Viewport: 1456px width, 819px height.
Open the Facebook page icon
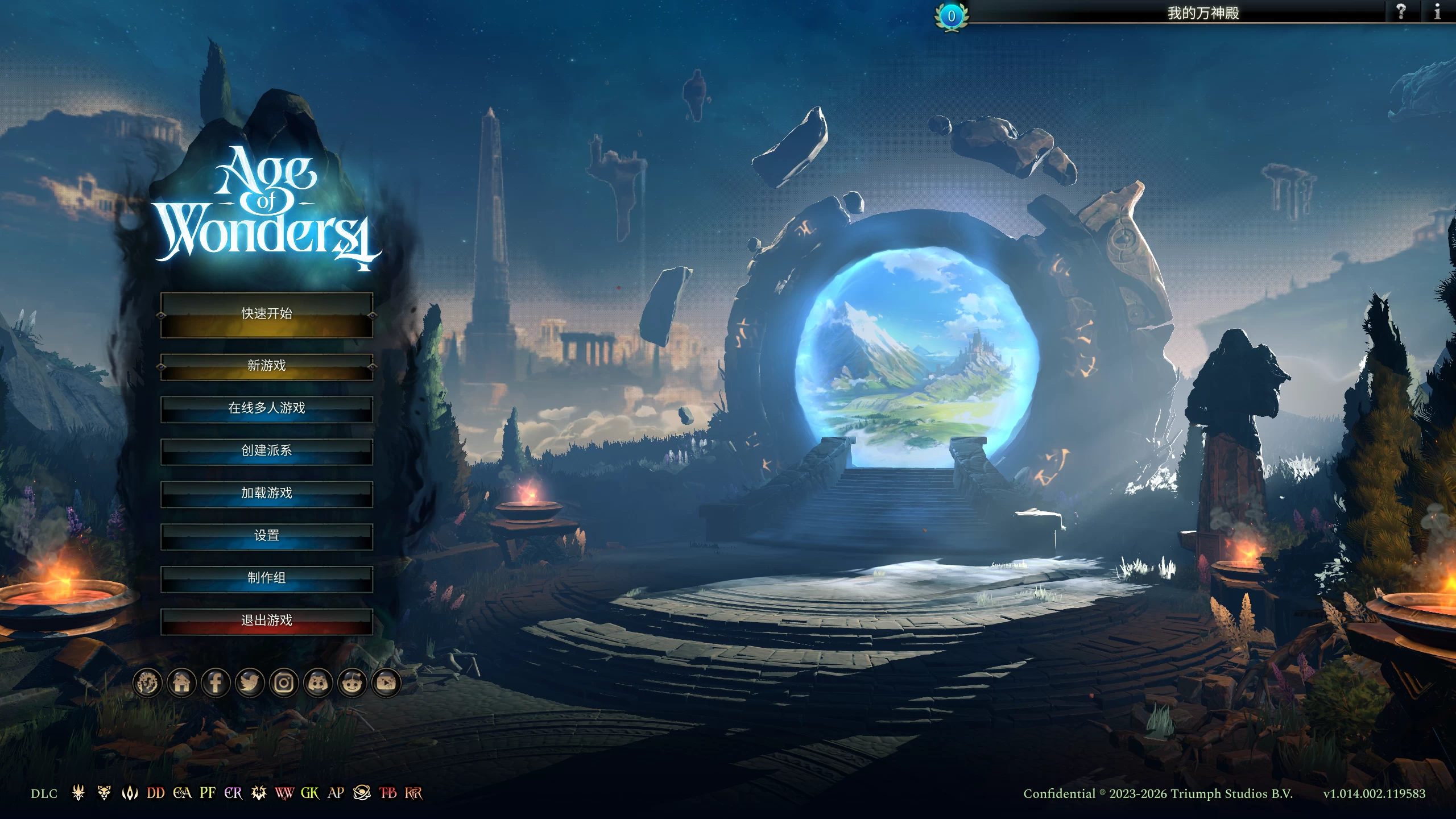pos(216,684)
